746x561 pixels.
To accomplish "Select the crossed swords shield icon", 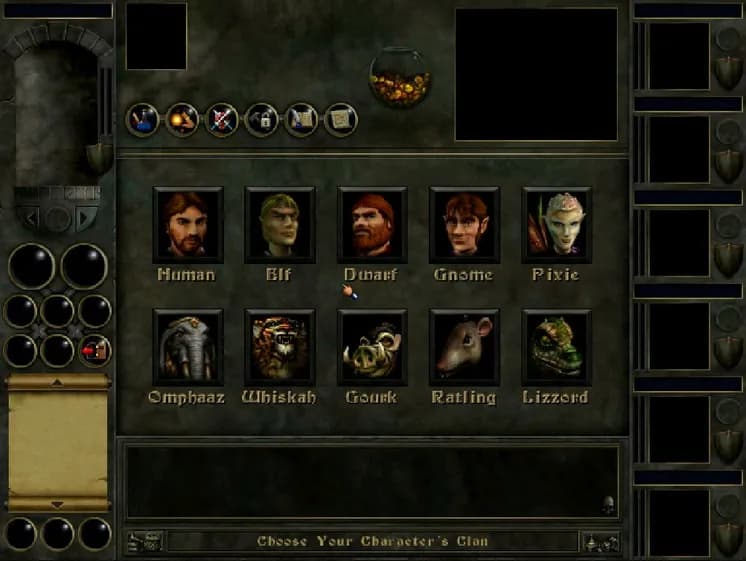I will [x=222, y=120].
